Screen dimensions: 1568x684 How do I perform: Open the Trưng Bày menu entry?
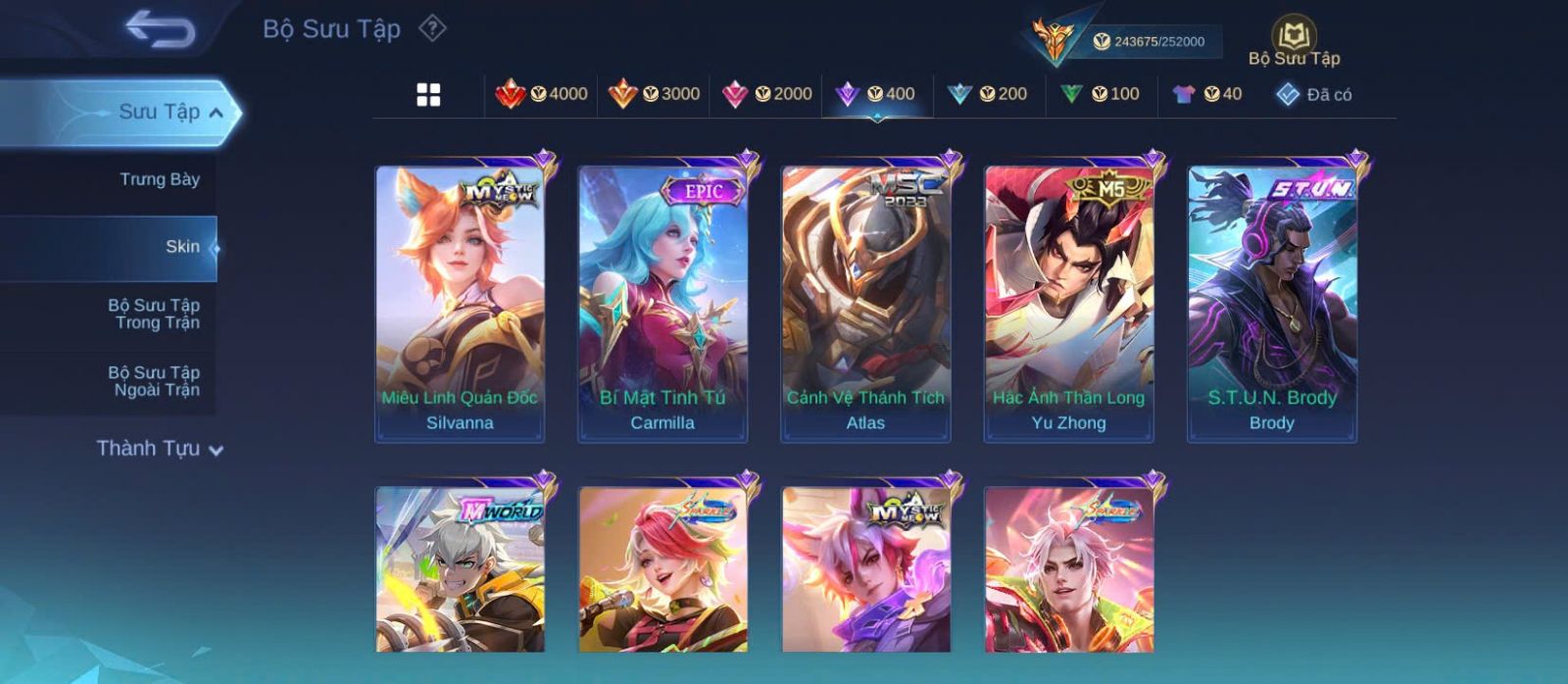159,179
